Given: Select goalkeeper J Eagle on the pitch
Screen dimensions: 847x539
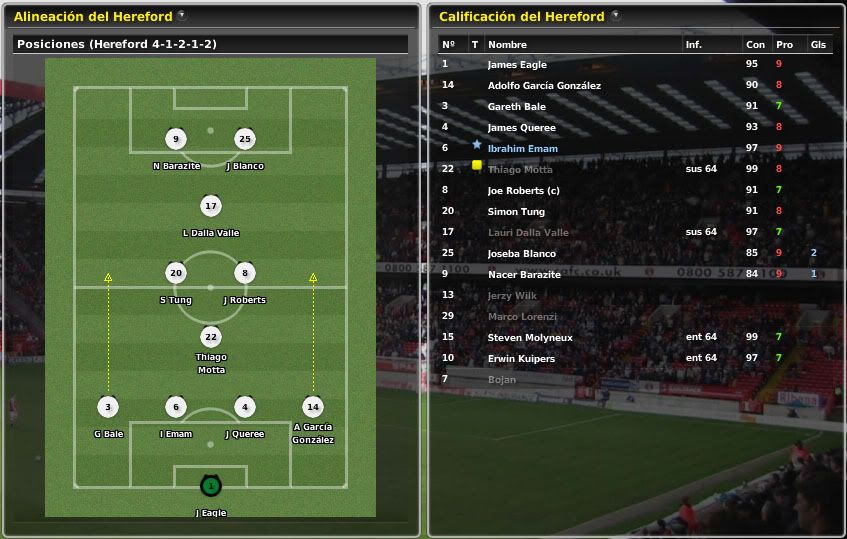Looking at the screenshot, I should click(x=210, y=486).
